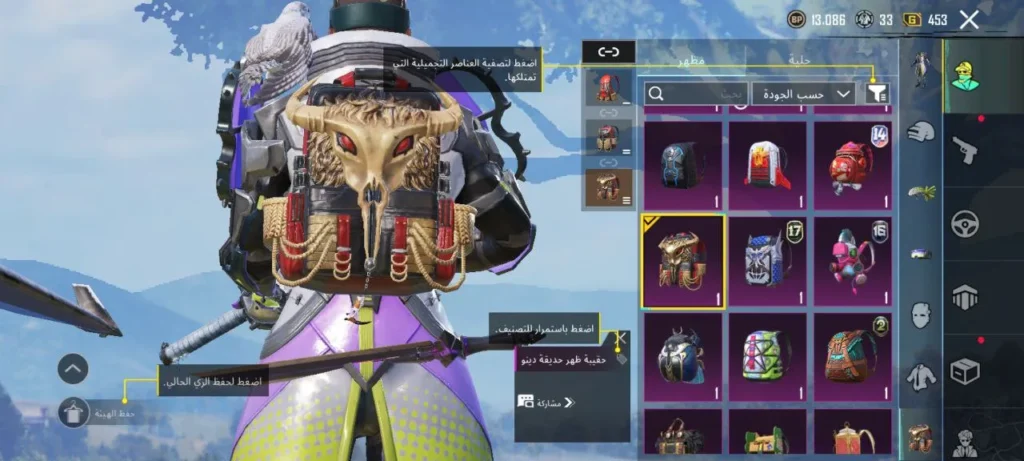The height and width of the screenshot is (461, 1024).
Task: Switch to the face mask subcategory
Action: [x=920, y=315]
